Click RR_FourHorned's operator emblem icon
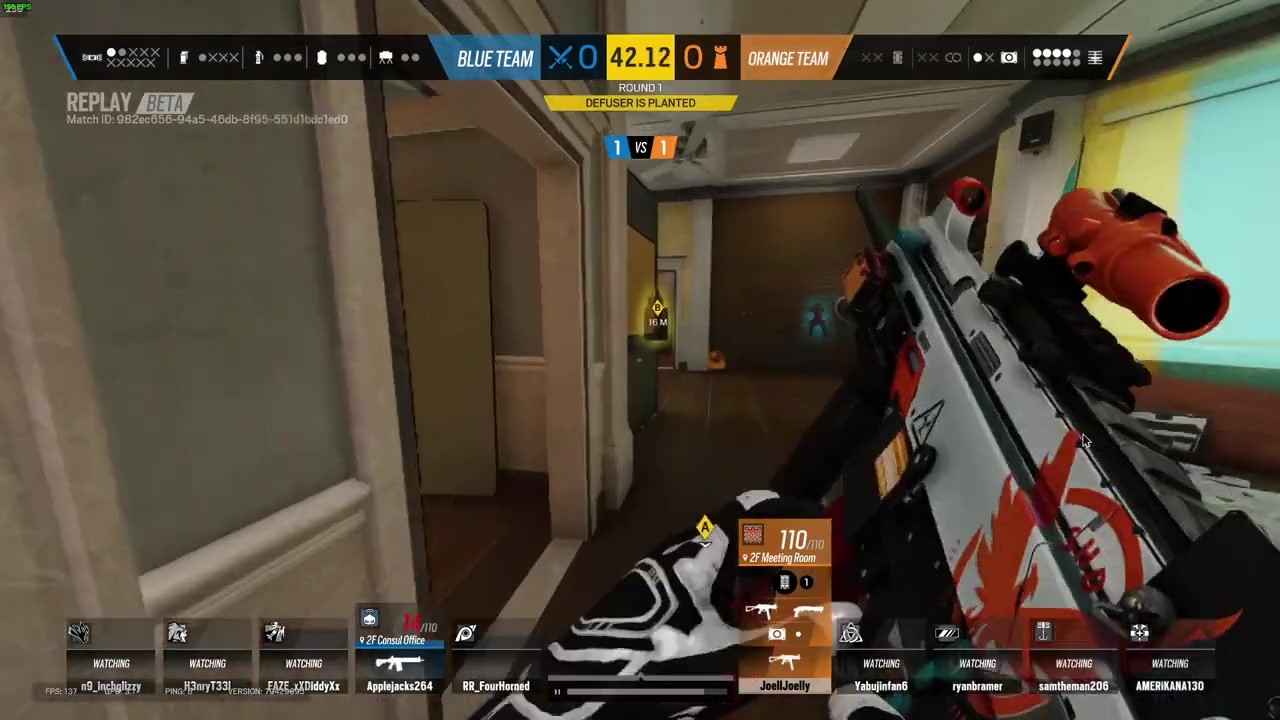 pos(465,633)
